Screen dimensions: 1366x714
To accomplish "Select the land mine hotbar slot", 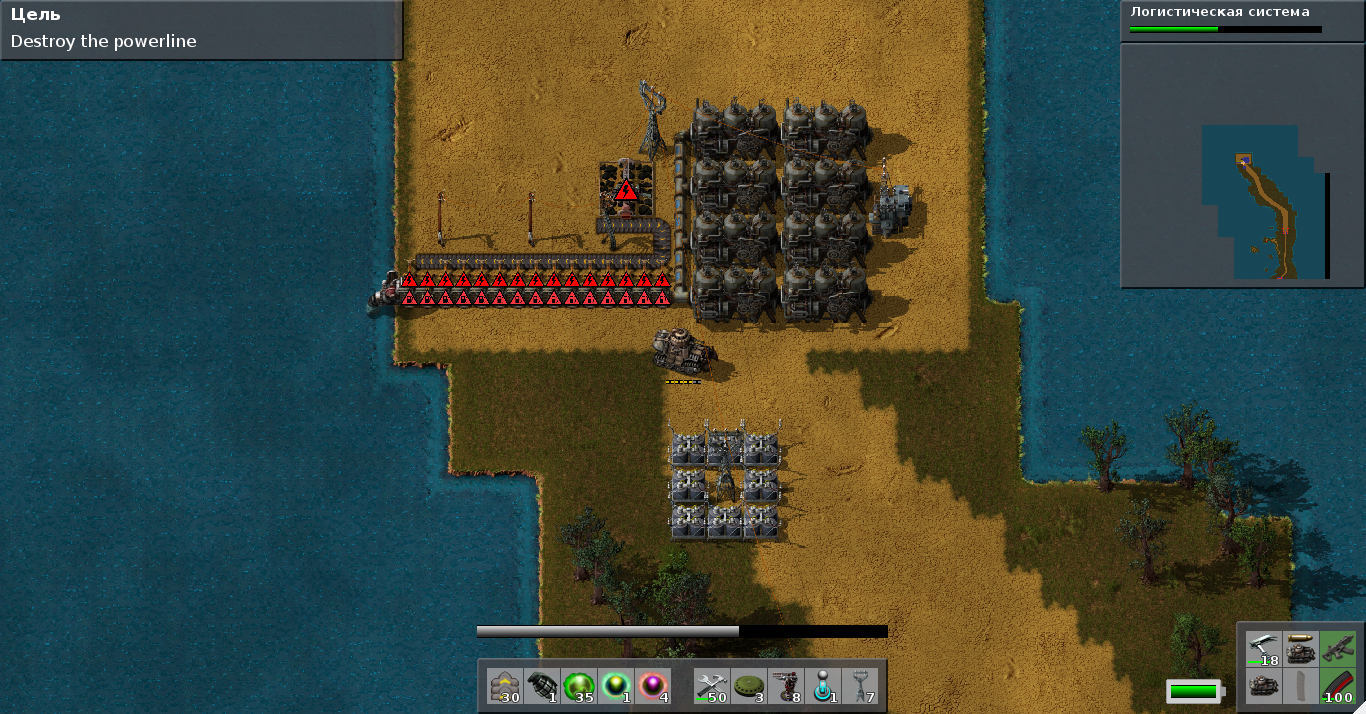I will point(748,687).
